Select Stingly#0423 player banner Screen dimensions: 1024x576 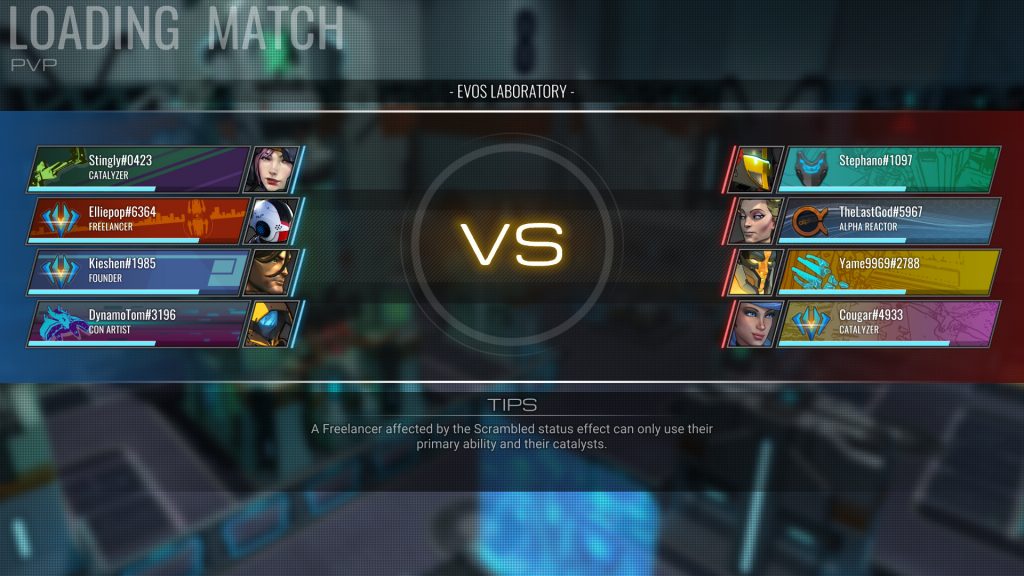click(x=140, y=169)
